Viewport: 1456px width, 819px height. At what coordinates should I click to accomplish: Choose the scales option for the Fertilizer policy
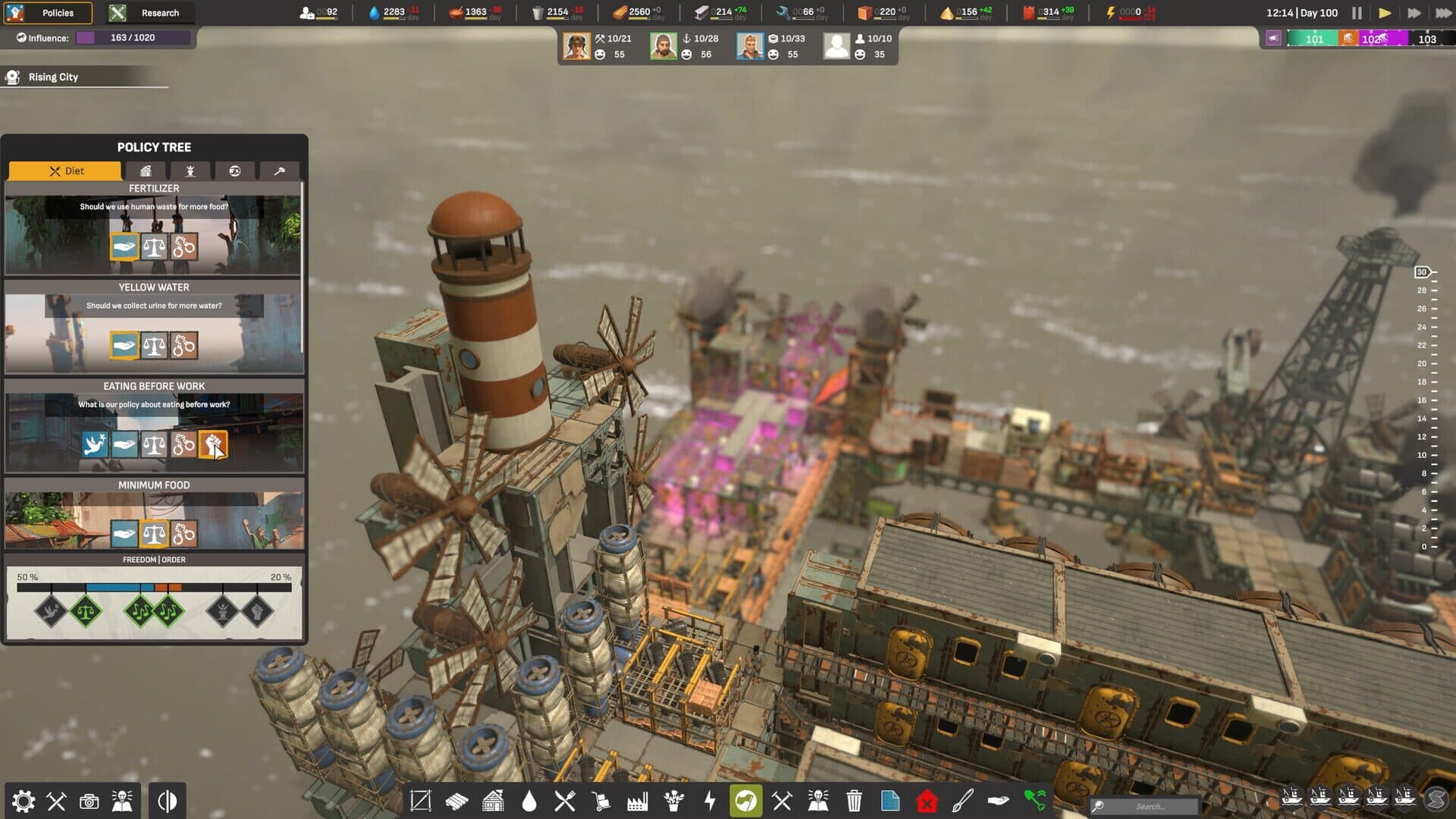[154, 246]
